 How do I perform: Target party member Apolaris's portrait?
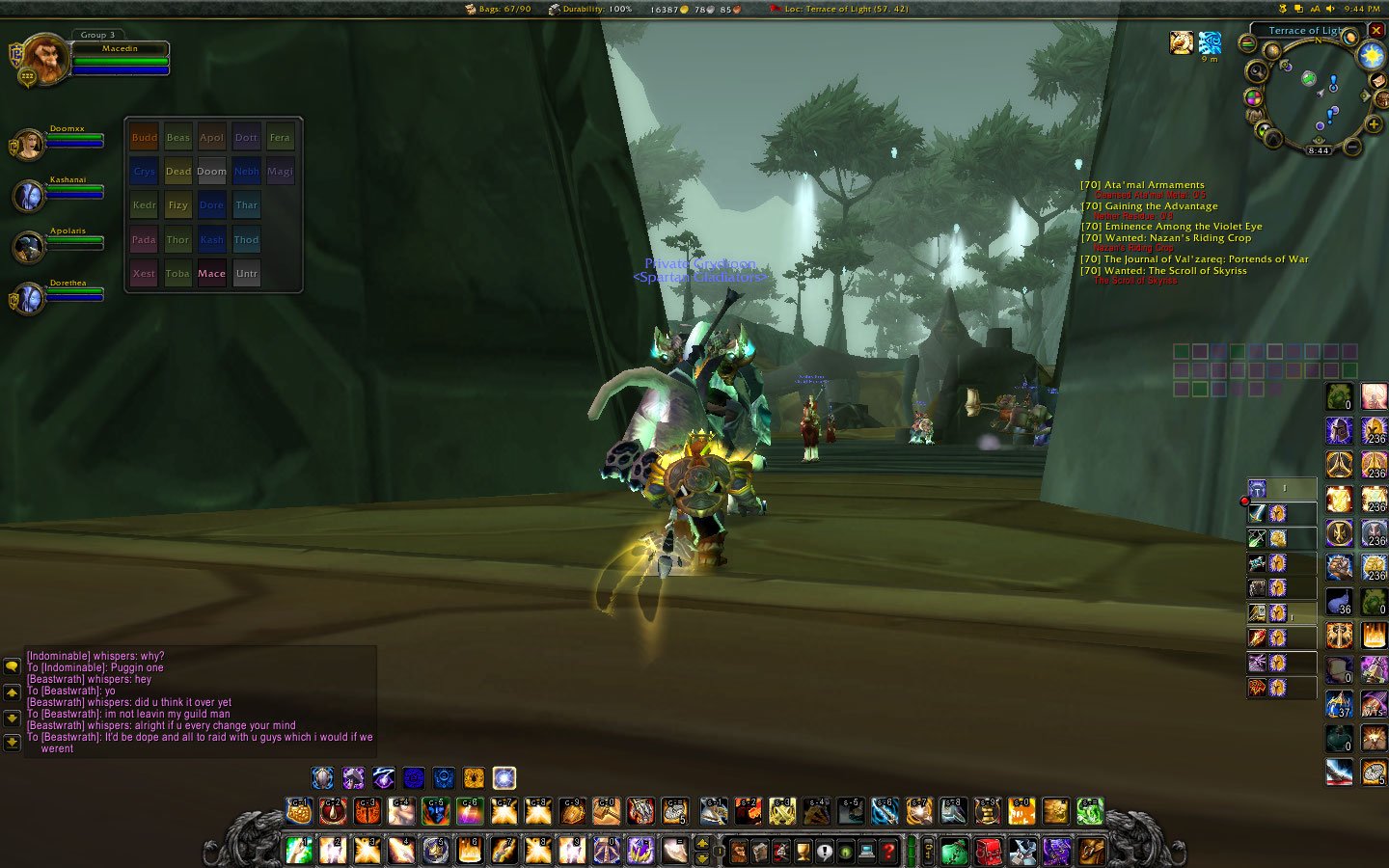28,248
